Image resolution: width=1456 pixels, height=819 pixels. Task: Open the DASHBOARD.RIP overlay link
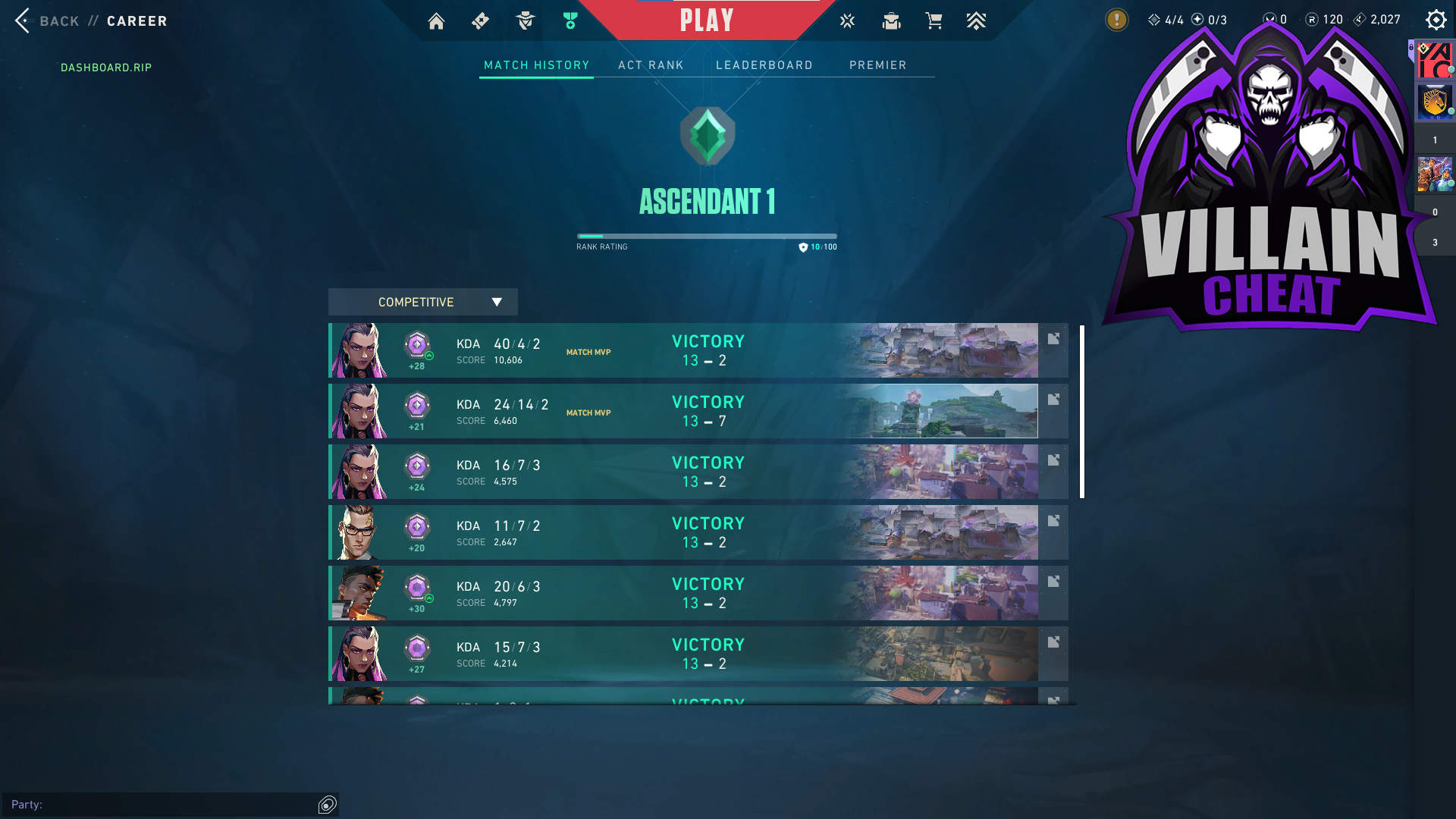(x=106, y=67)
